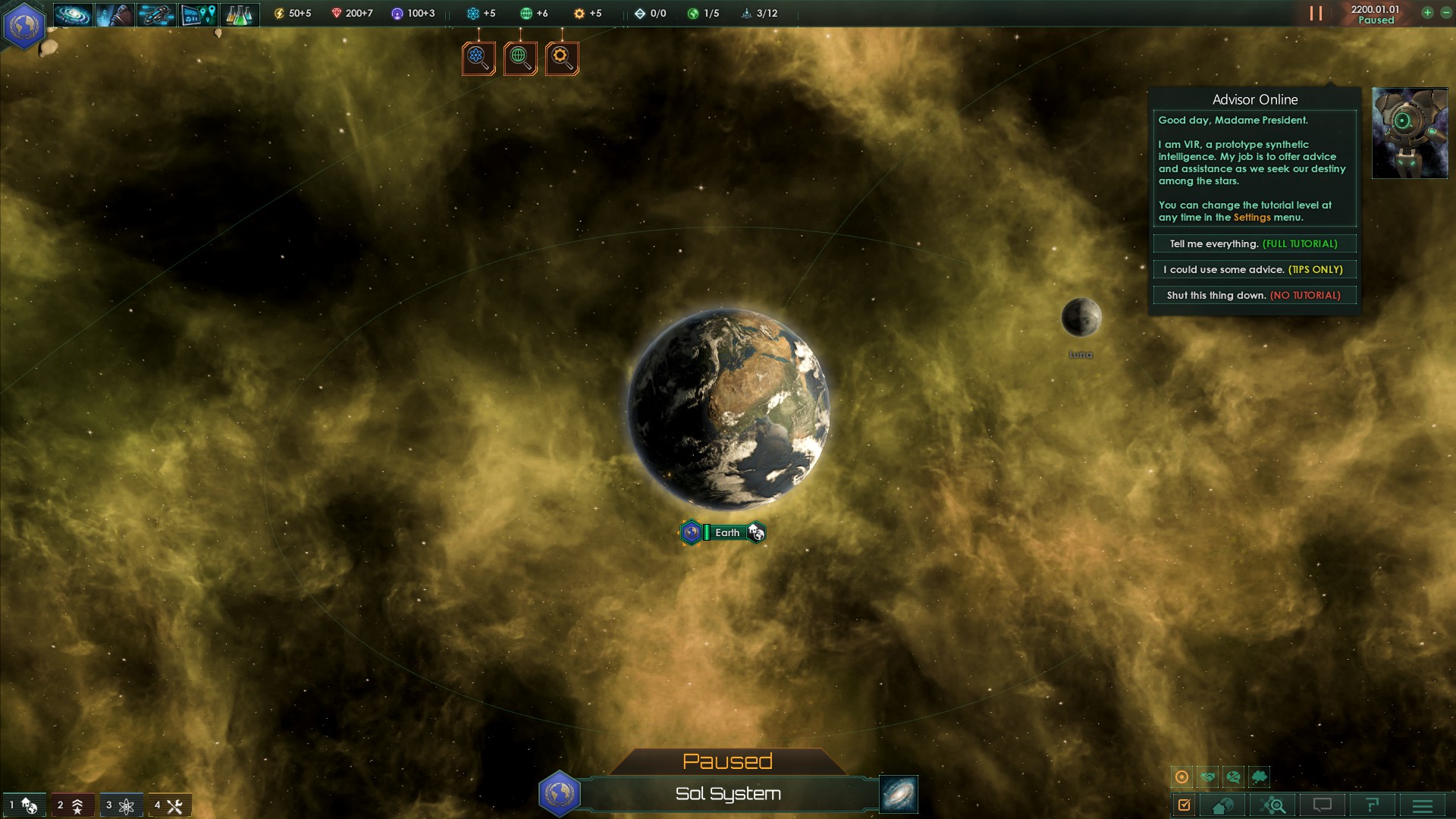1456x819 pixels.
Task: Select control group 1 with the home planet icon
Action: [x=24, y=805]
